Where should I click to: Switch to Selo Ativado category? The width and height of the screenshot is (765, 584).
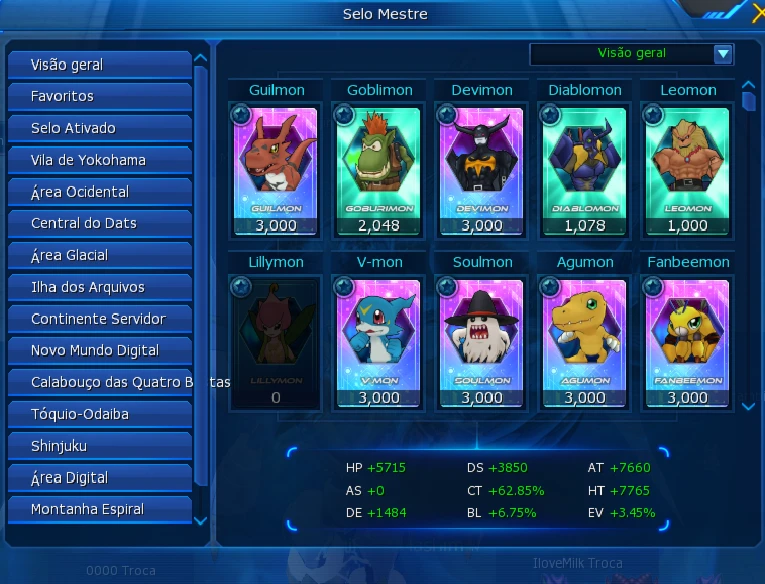coord(99,129)
